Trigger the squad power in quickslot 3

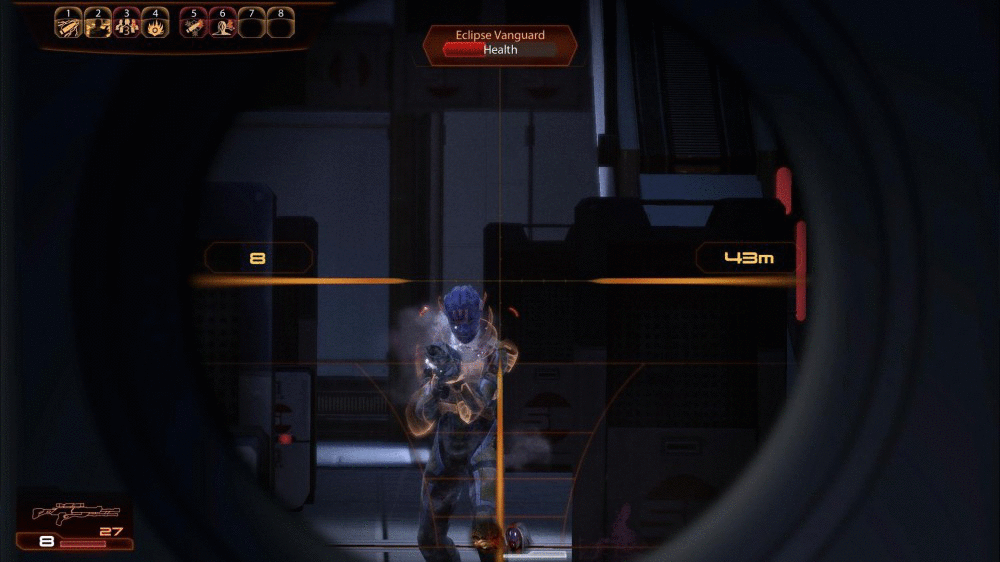point(126,24)
